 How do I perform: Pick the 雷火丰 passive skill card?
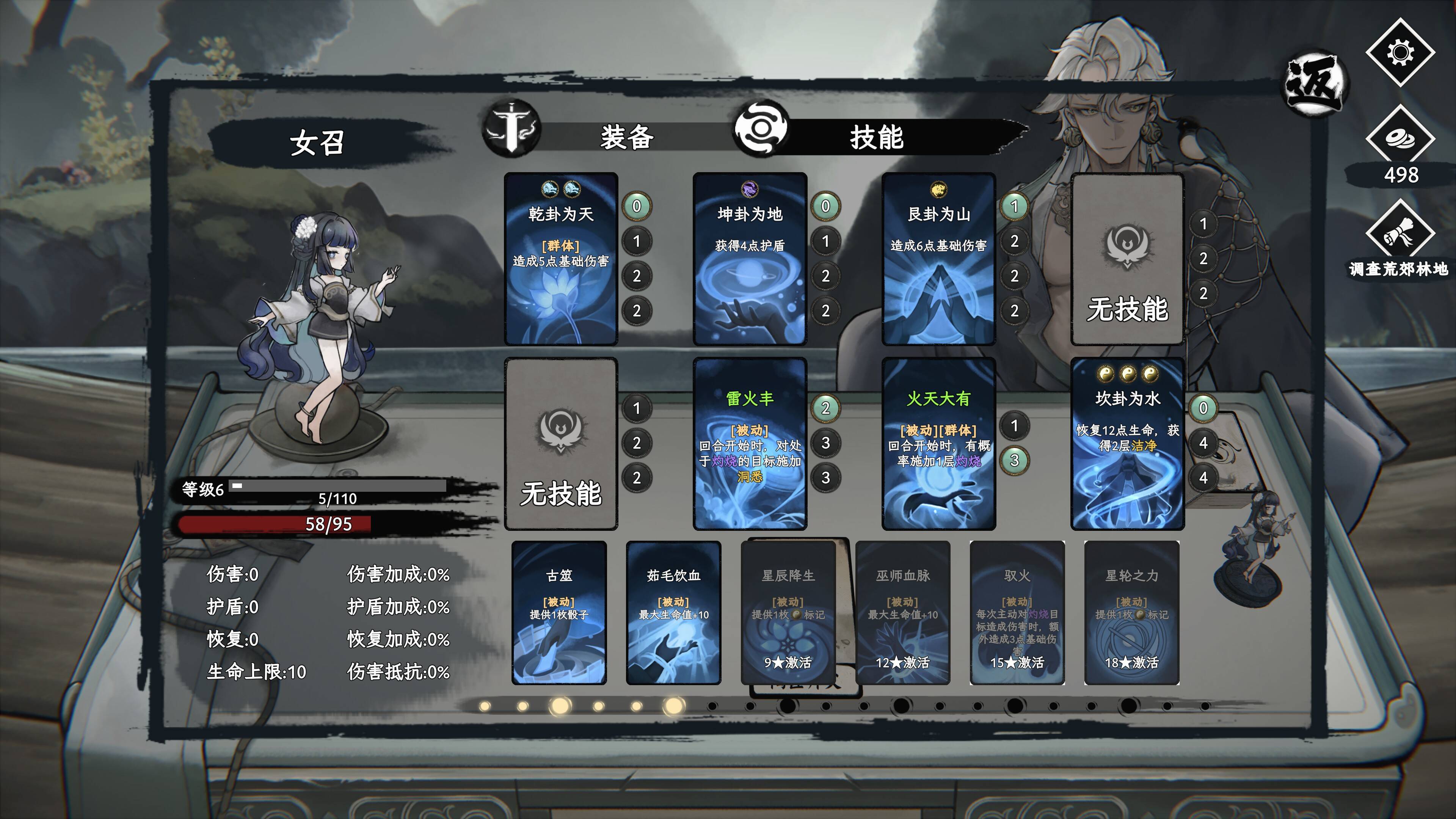click(750, 444)
